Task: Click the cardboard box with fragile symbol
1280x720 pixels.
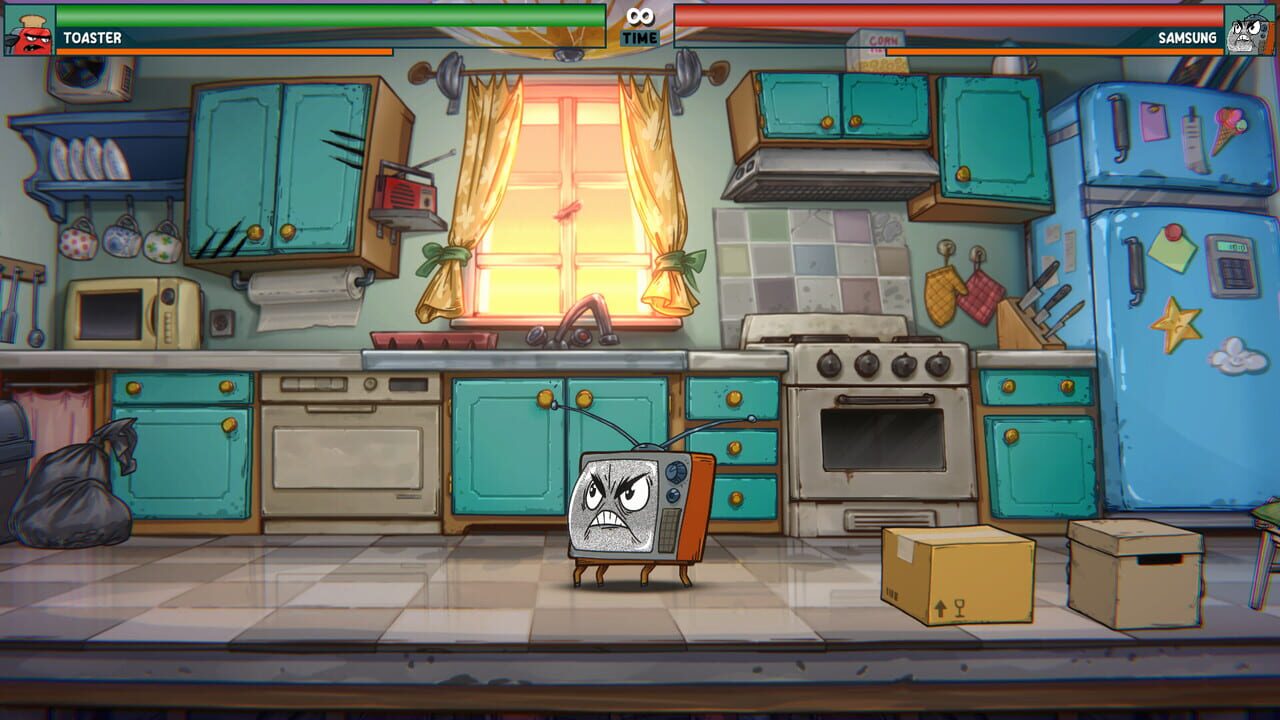Action: click(955, 575)
